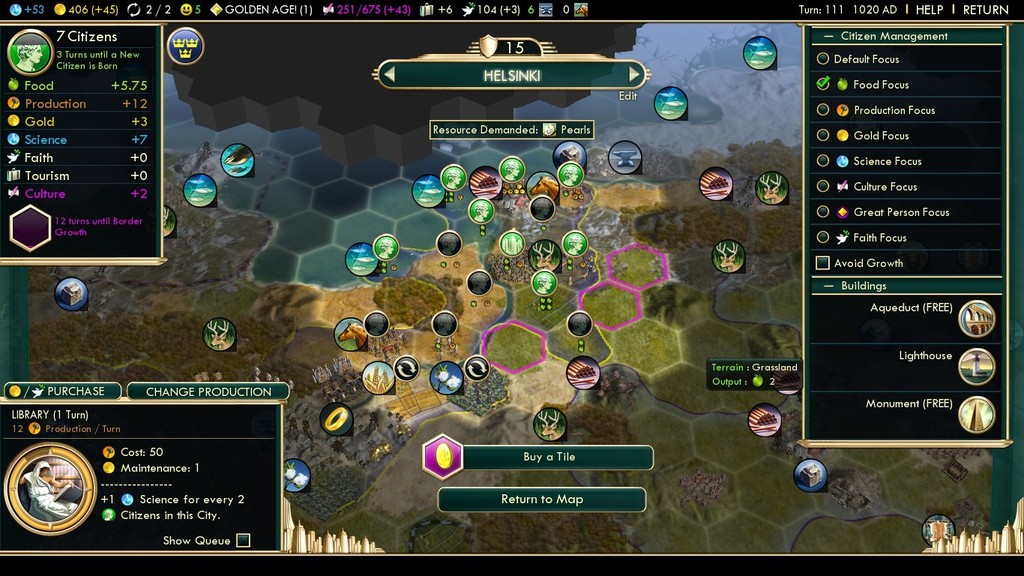The height and width of the screenshot is (576, 1024).
Task: Toggle the Show Queue checkbox
Action: [243, 541]
